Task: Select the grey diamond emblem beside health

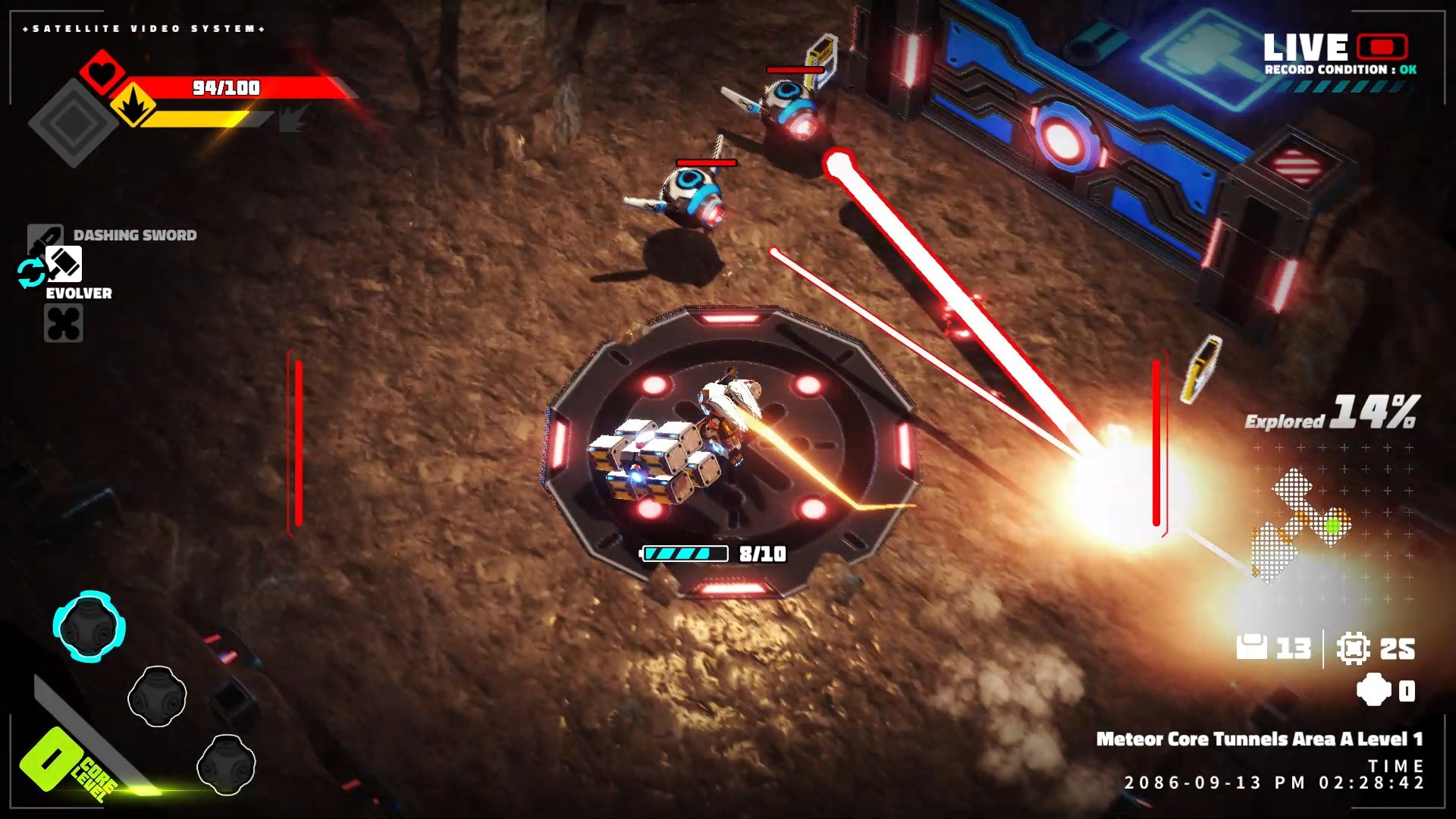Action: pyautogui.click(x=73, y=122)
